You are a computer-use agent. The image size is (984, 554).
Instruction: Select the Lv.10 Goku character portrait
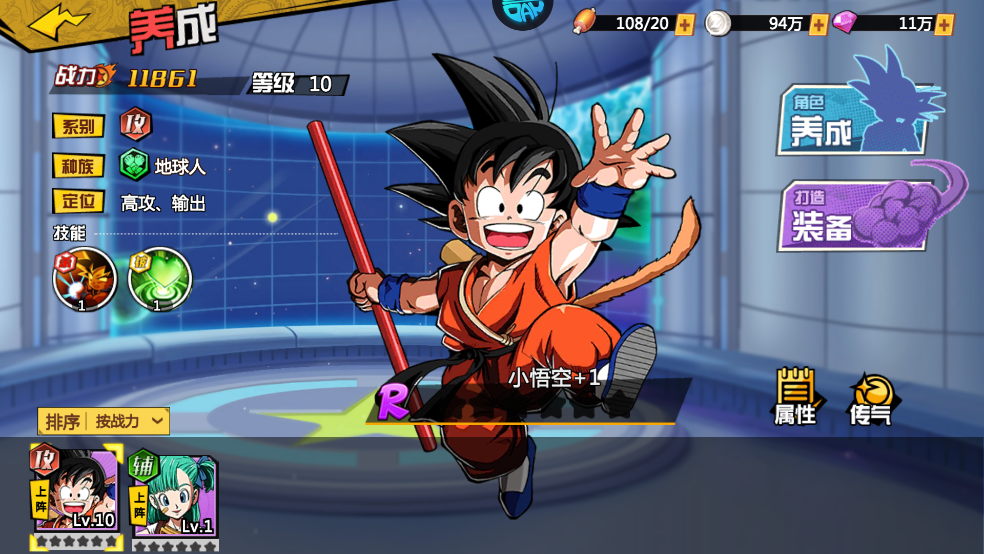click(76, 493)
